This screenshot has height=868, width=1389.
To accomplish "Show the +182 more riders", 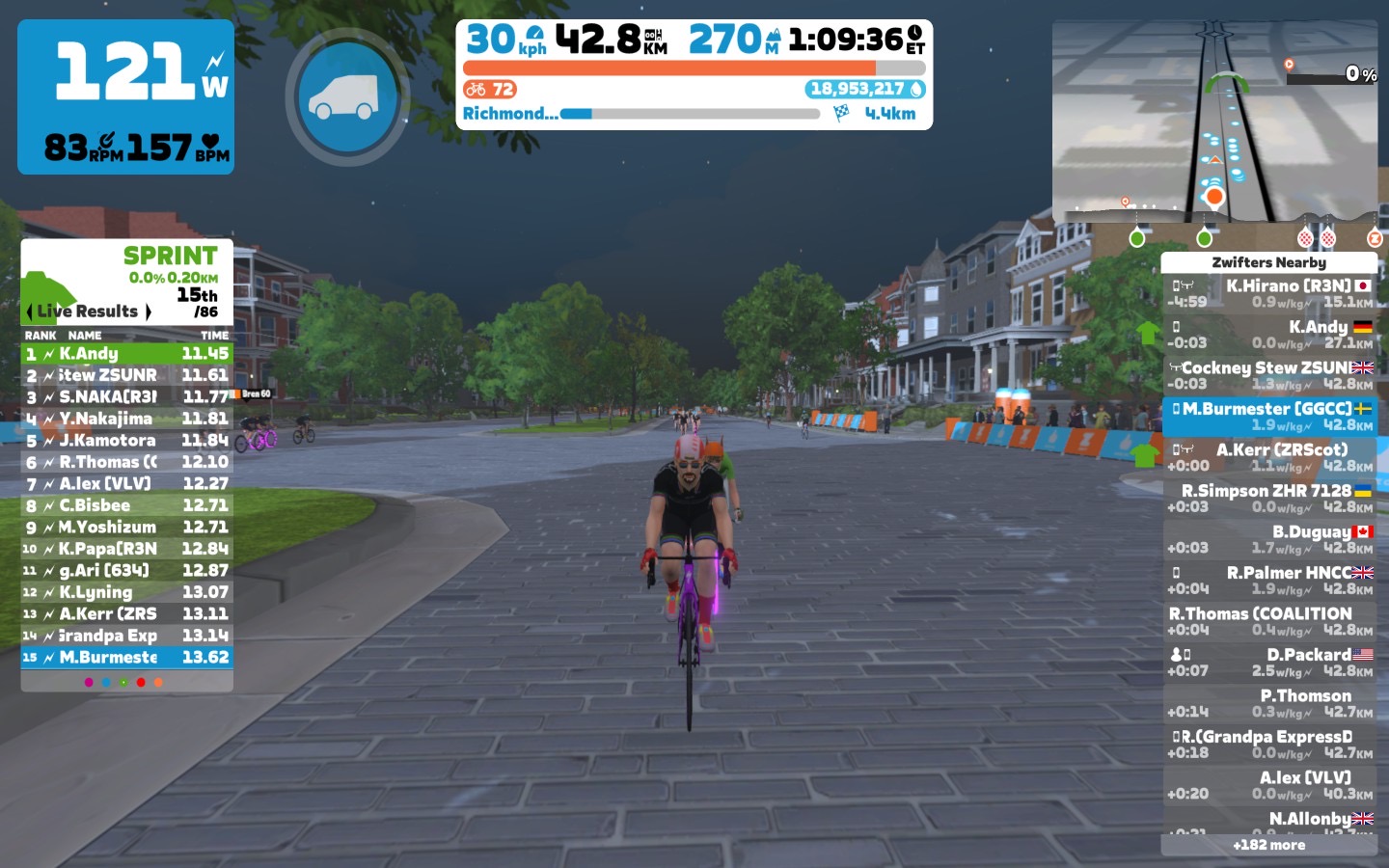I will 1268,845.
